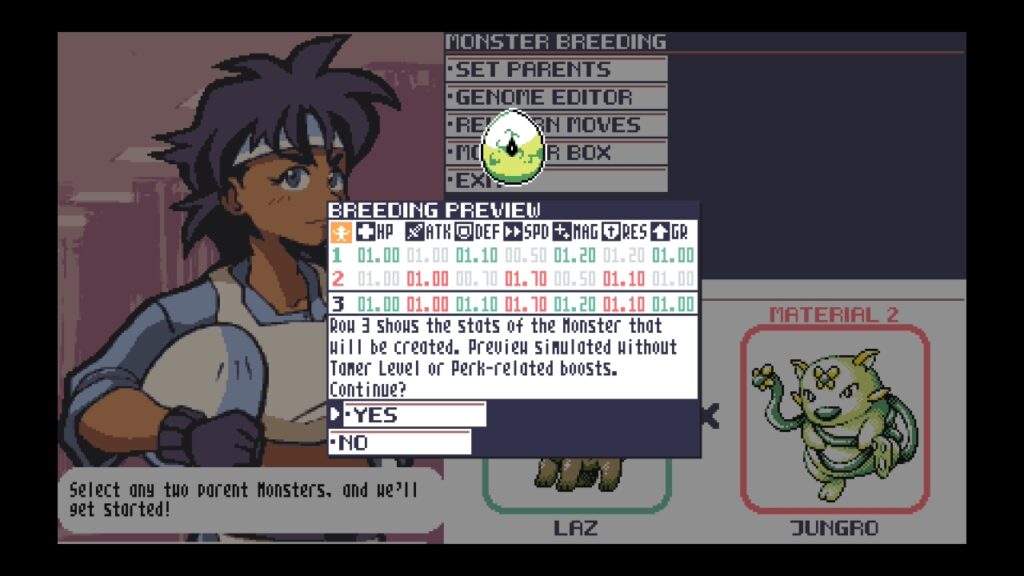Image resolution: width=1024 pixels, height=576 pixels.
Task: Confirm breeding by choosing YES
Action: tap(414, 415)
